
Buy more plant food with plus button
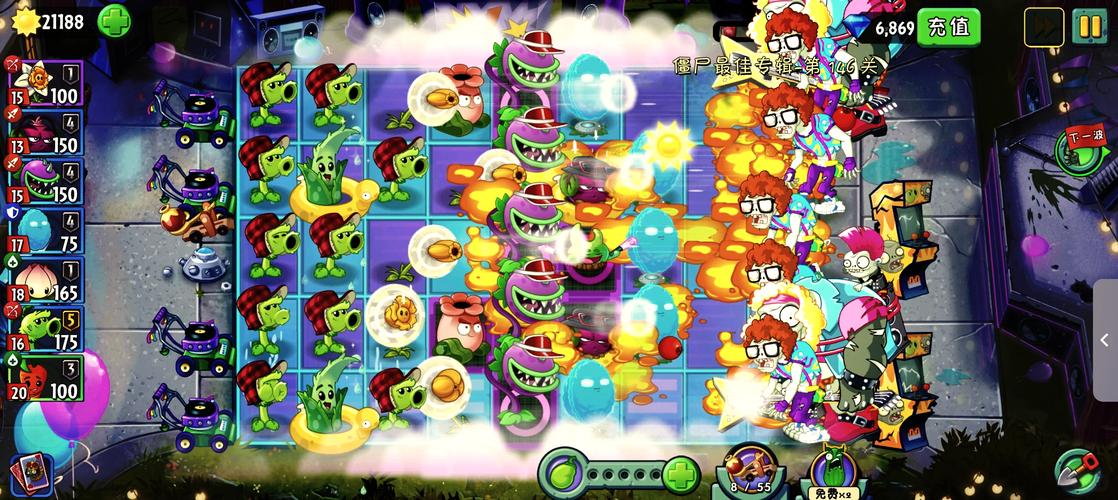tap(680, 470)
